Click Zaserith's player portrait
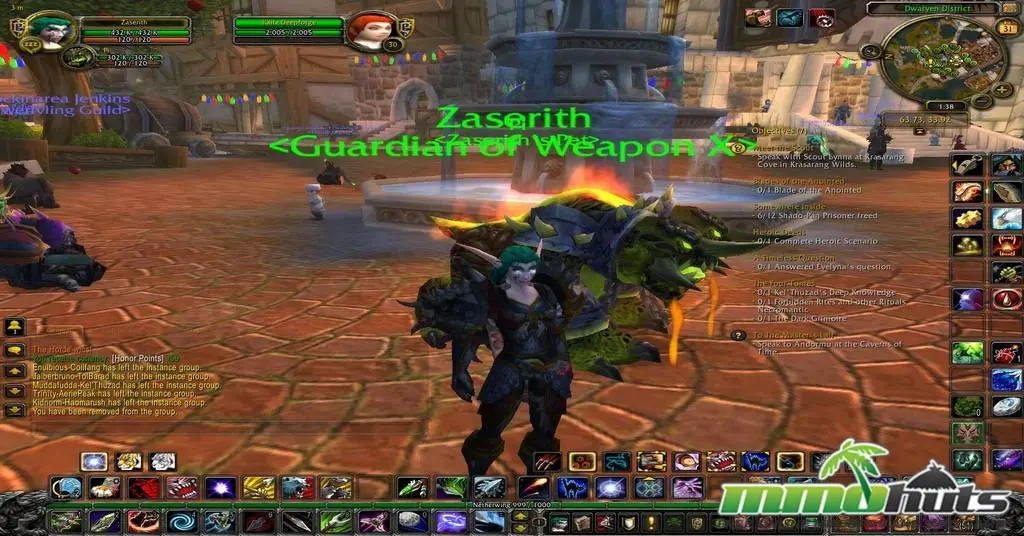This screenshot has width=1024, height=536. coord(32,31)
